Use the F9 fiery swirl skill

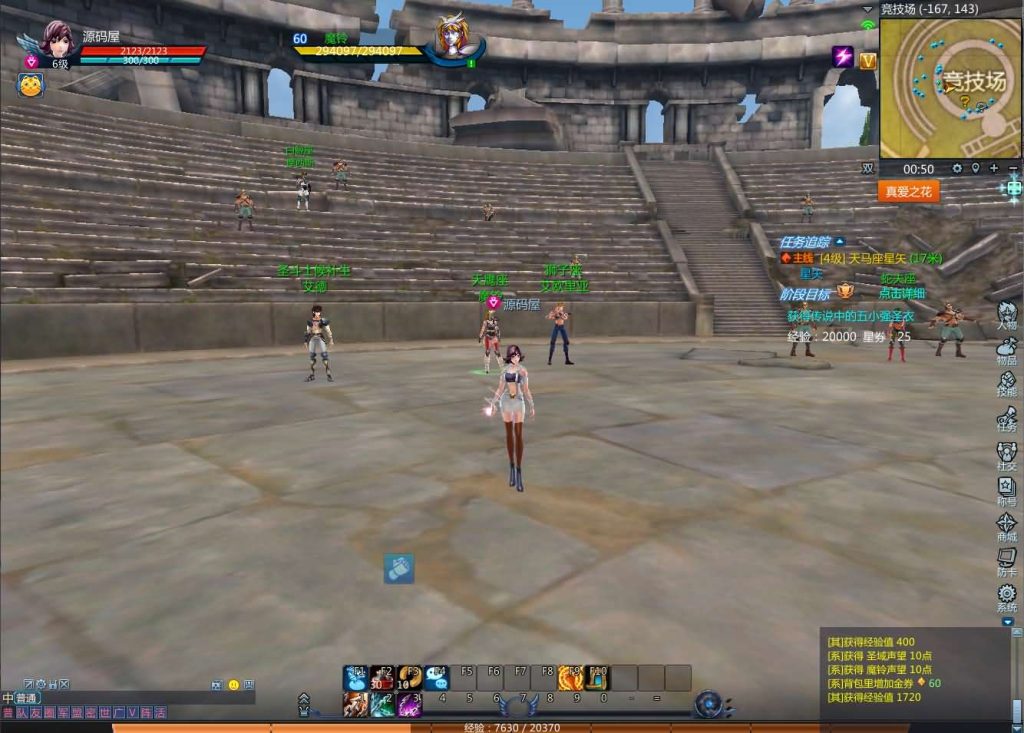pos(570,677)
